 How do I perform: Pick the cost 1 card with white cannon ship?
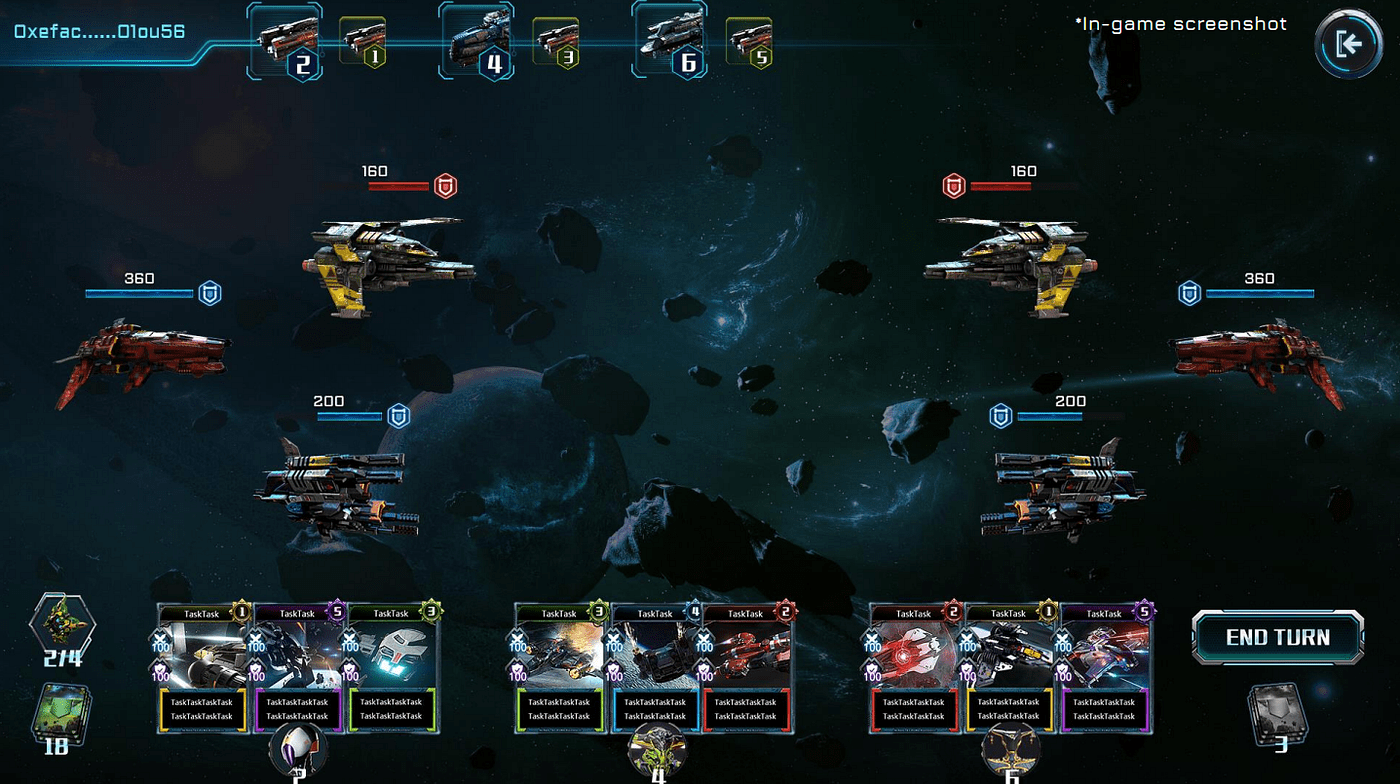pos(202,668)
